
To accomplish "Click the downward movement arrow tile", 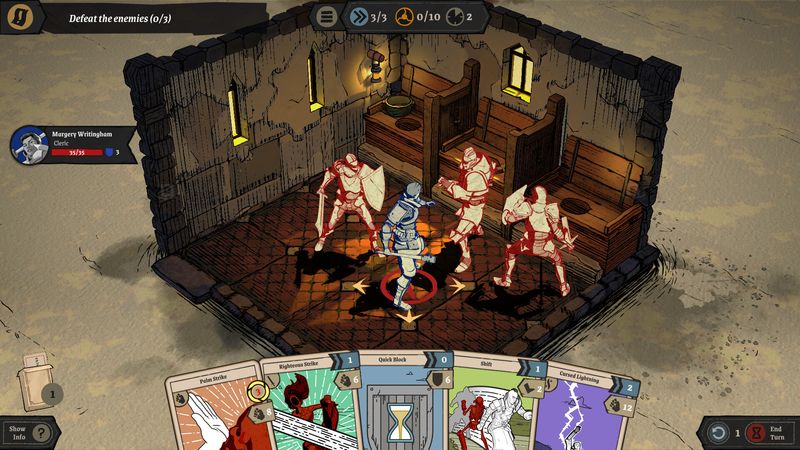I will pyautogui.click(x=407, y=316).
